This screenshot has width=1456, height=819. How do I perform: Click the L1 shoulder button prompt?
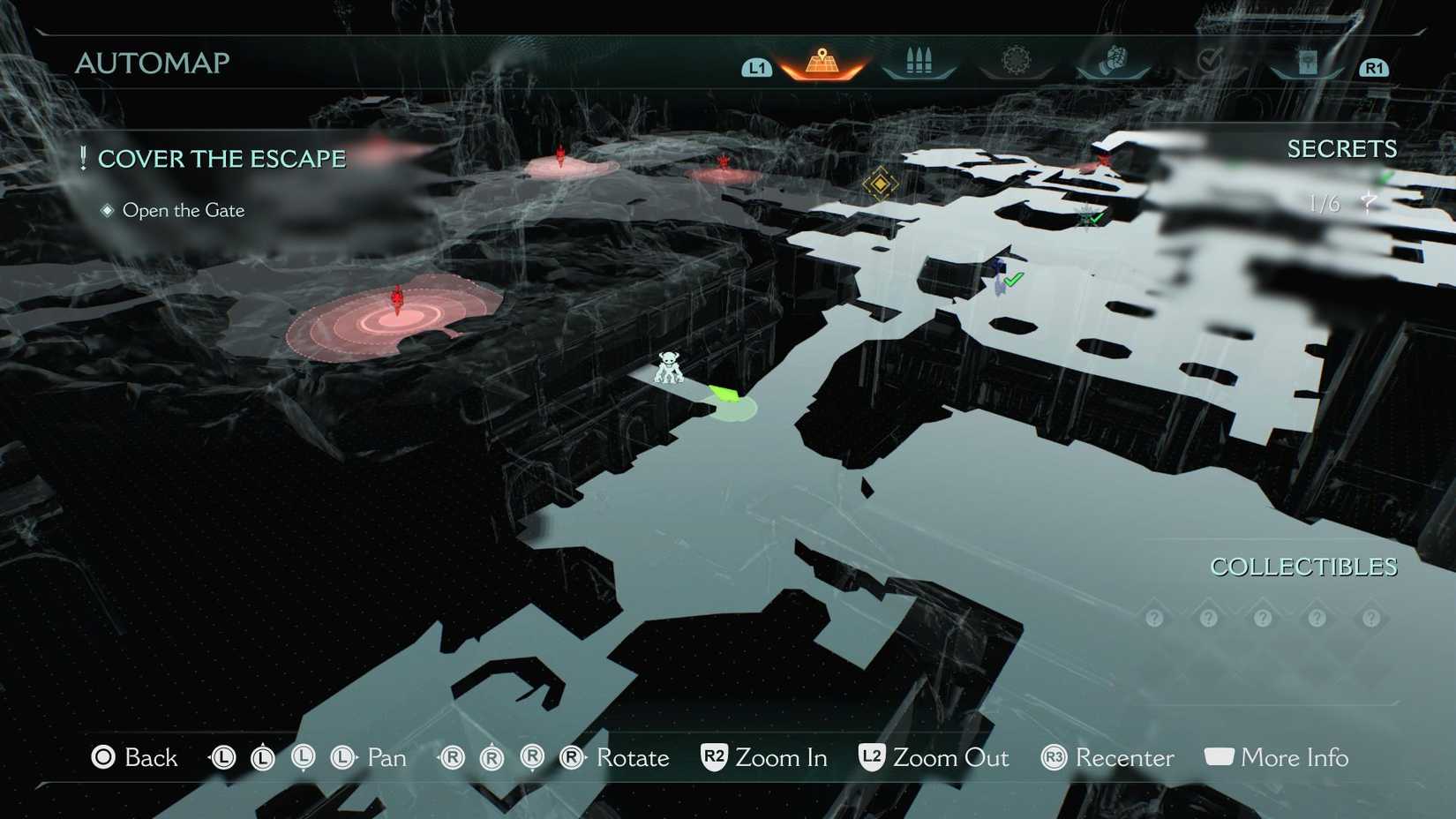point(757,65)
